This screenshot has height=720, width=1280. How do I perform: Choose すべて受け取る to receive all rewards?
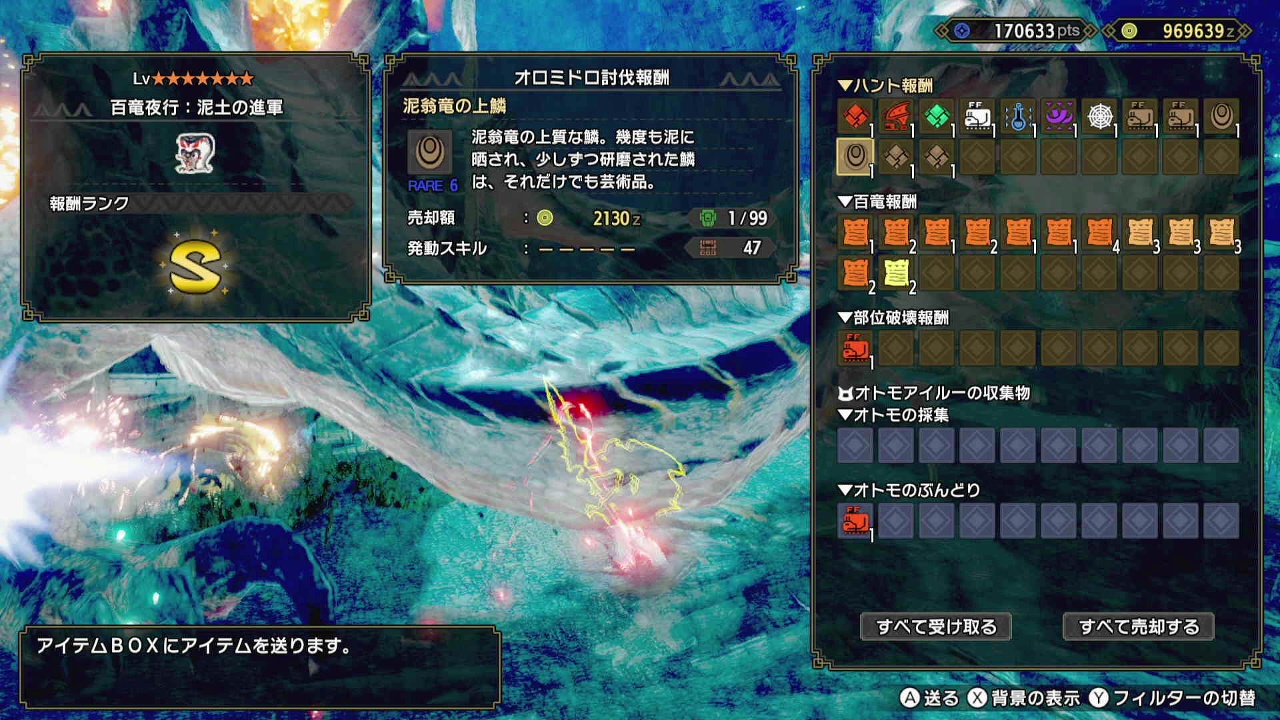[x=936, y=627]
